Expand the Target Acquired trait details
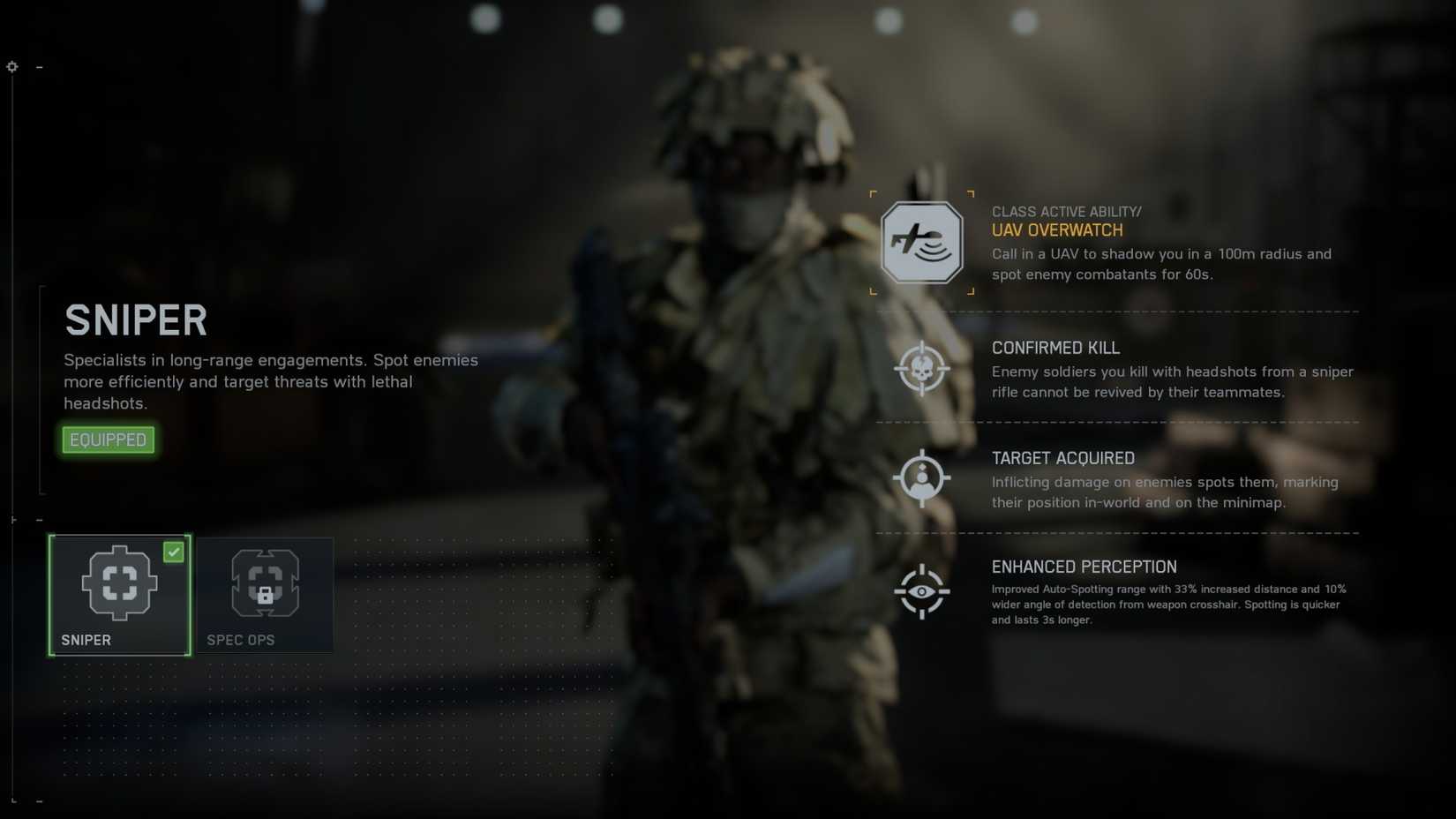The height and width of the screenshot is (819, 1456). (1063, 458)
